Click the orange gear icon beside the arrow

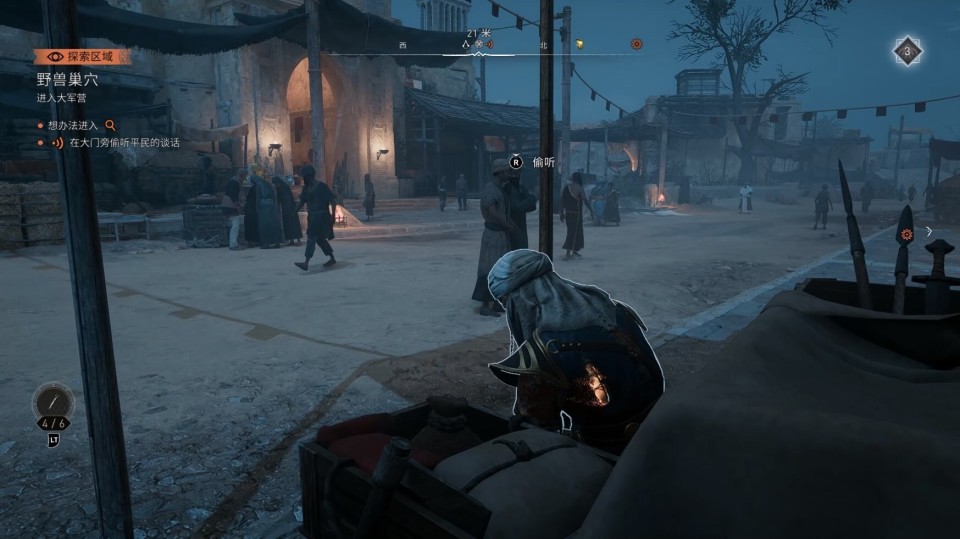(907, 234)
